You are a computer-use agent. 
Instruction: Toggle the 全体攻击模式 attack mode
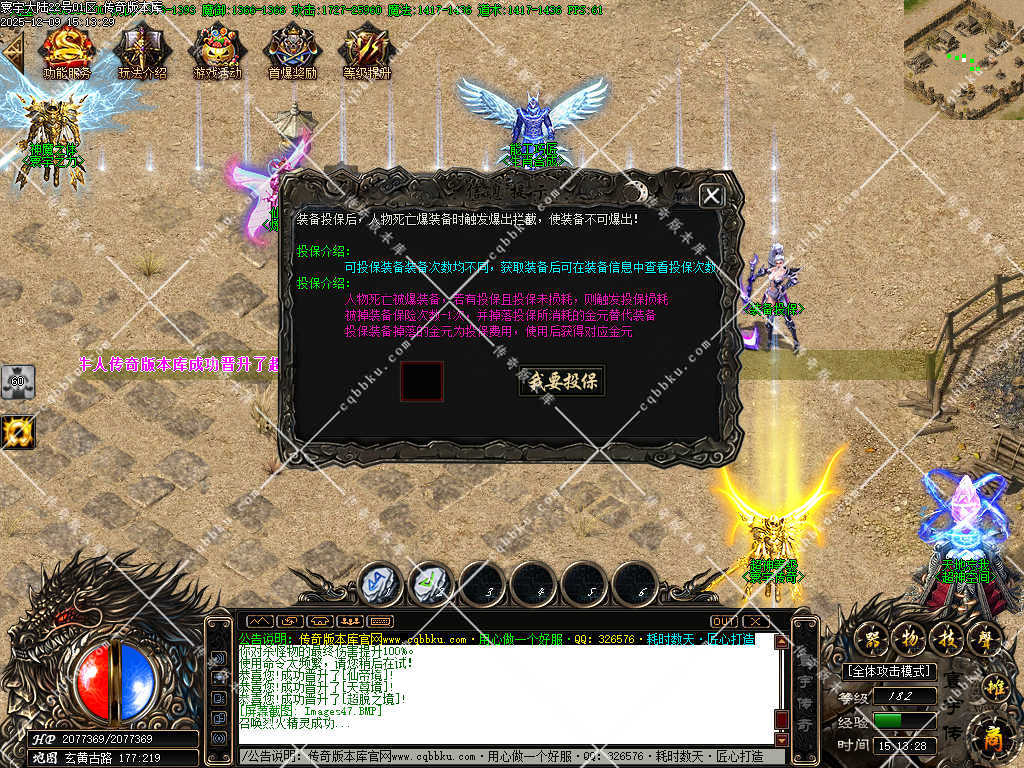889,671
